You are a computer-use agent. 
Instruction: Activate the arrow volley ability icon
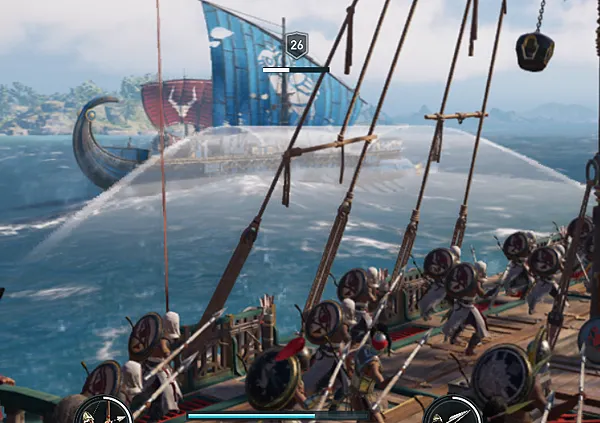tap(103, 412)
